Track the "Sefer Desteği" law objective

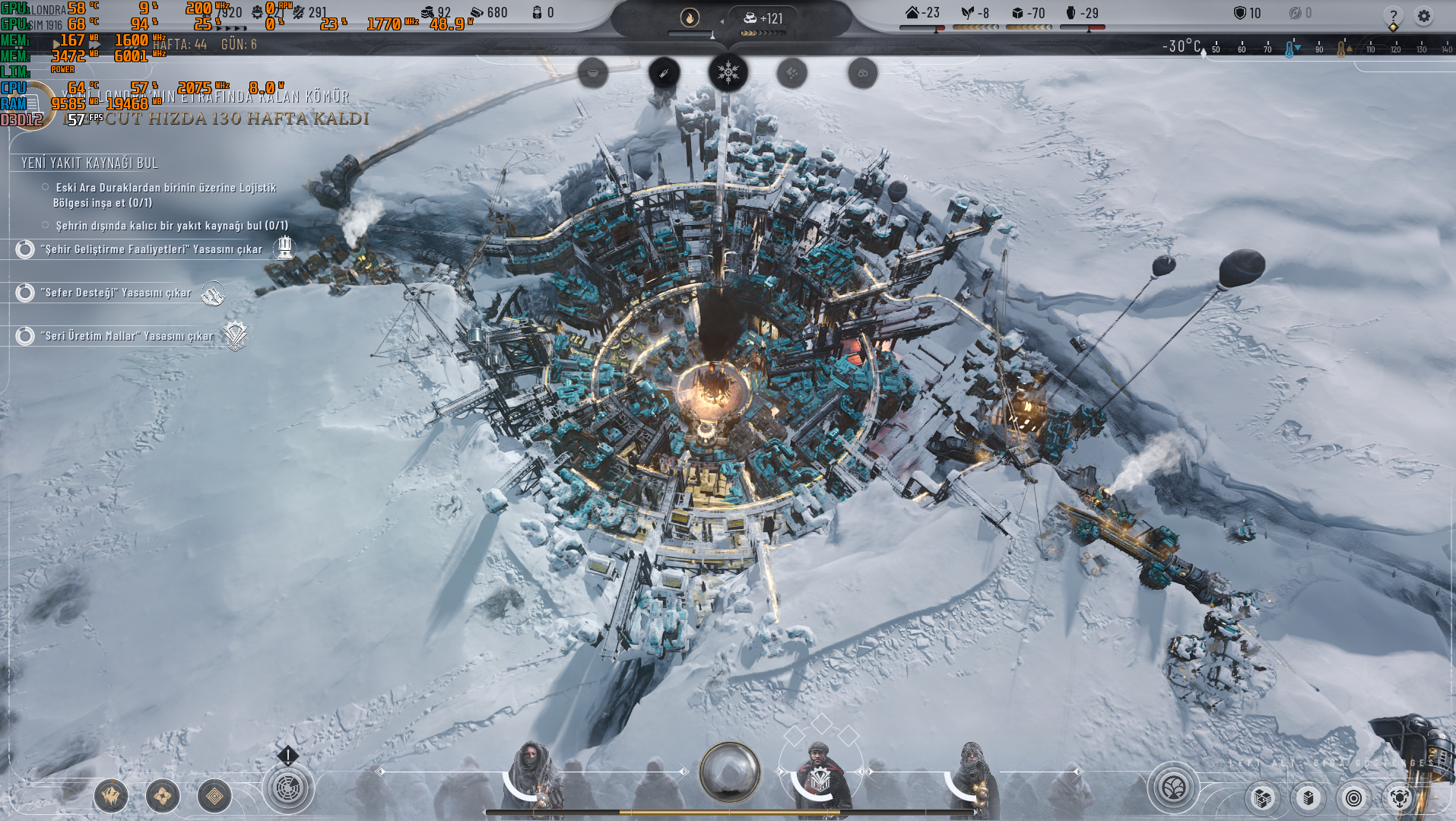tap(25, 293)
